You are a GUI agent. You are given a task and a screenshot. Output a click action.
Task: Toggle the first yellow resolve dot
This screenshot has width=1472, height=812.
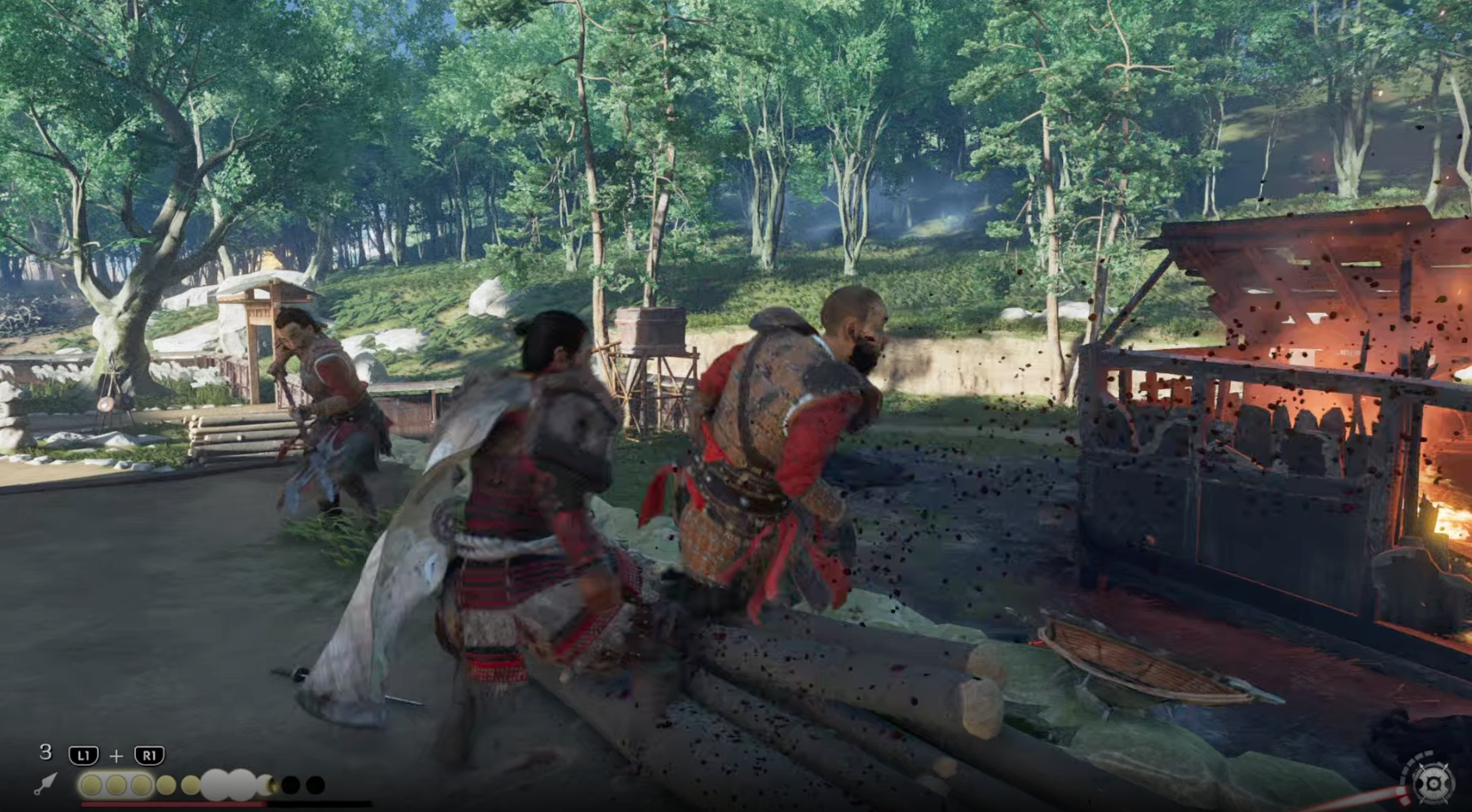pyautogui.click(x=92, y=785)
